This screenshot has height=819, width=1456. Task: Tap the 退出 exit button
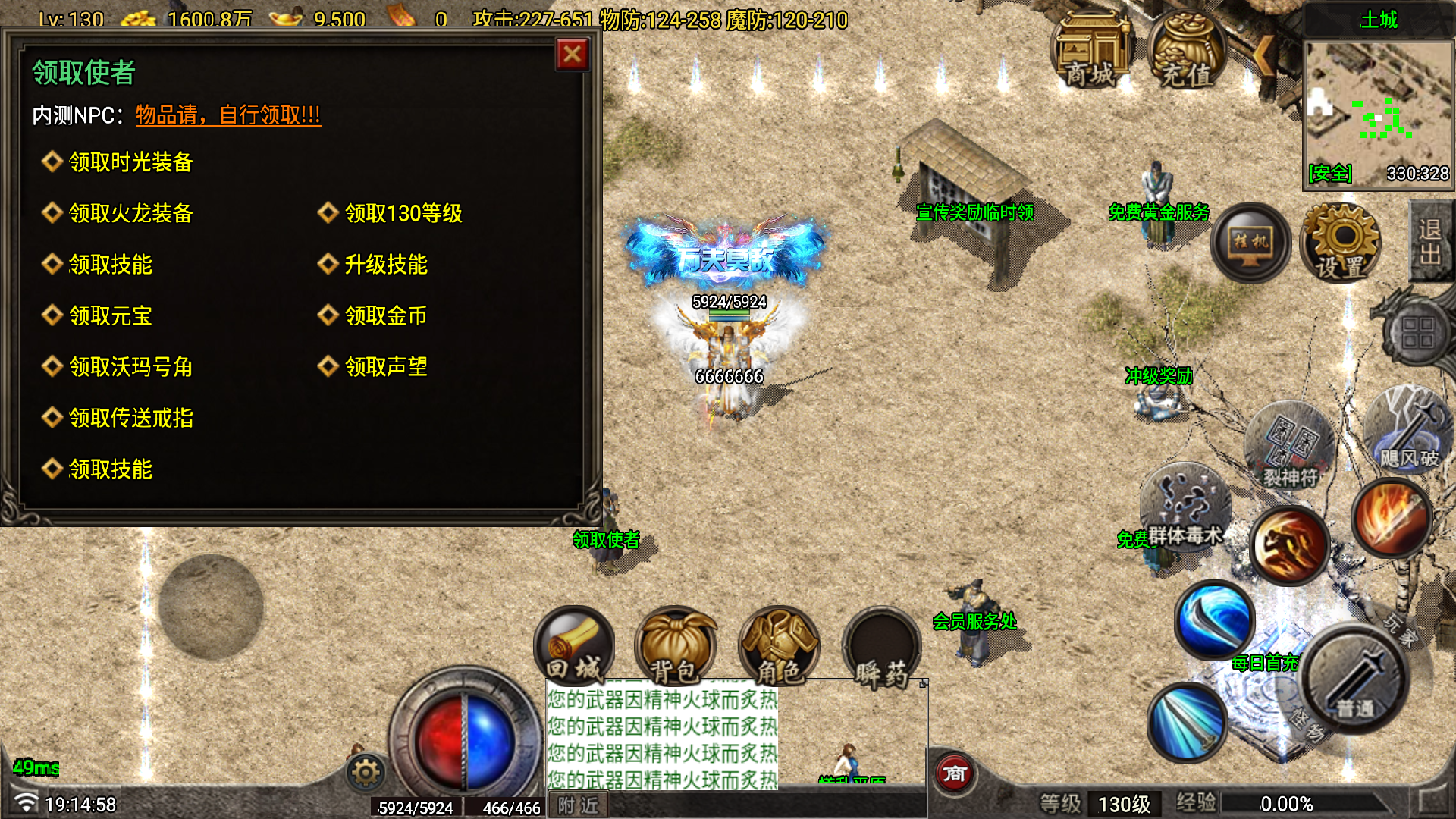[x=1431, y=241]
